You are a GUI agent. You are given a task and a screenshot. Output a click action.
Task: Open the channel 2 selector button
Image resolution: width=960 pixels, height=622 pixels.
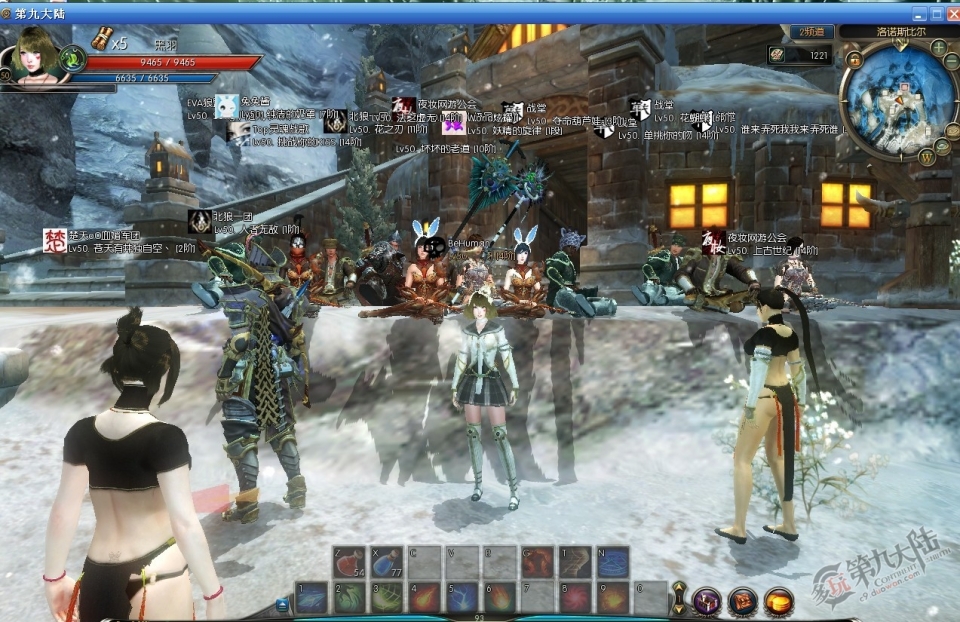[811, 32]
